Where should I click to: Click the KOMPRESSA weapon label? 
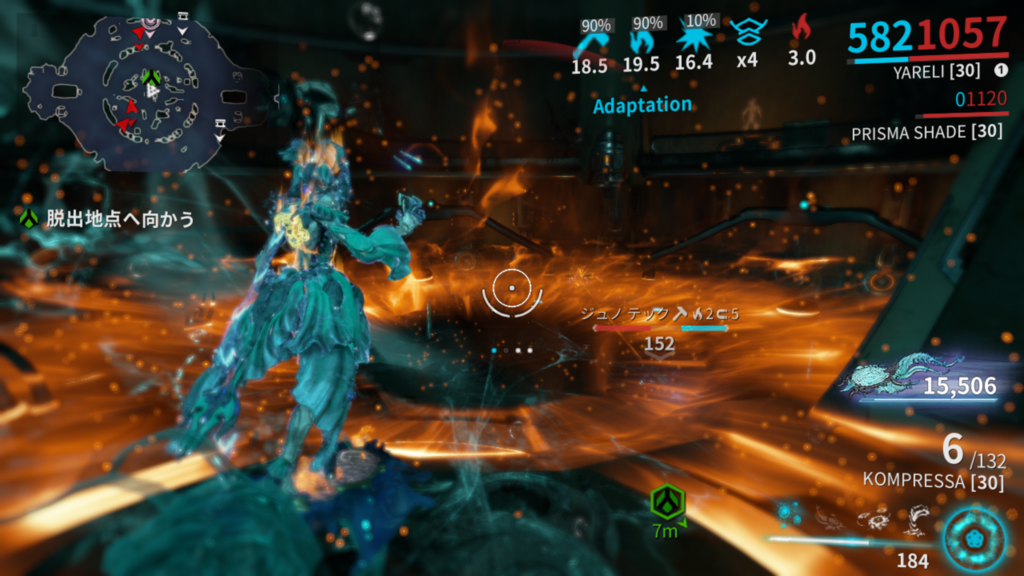pos(920,480)
